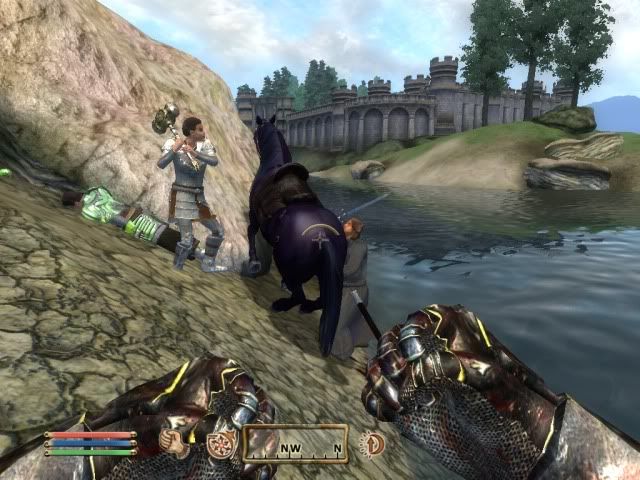Select the active spell icon
640x480 pixels.
click(x=219, y=444)
